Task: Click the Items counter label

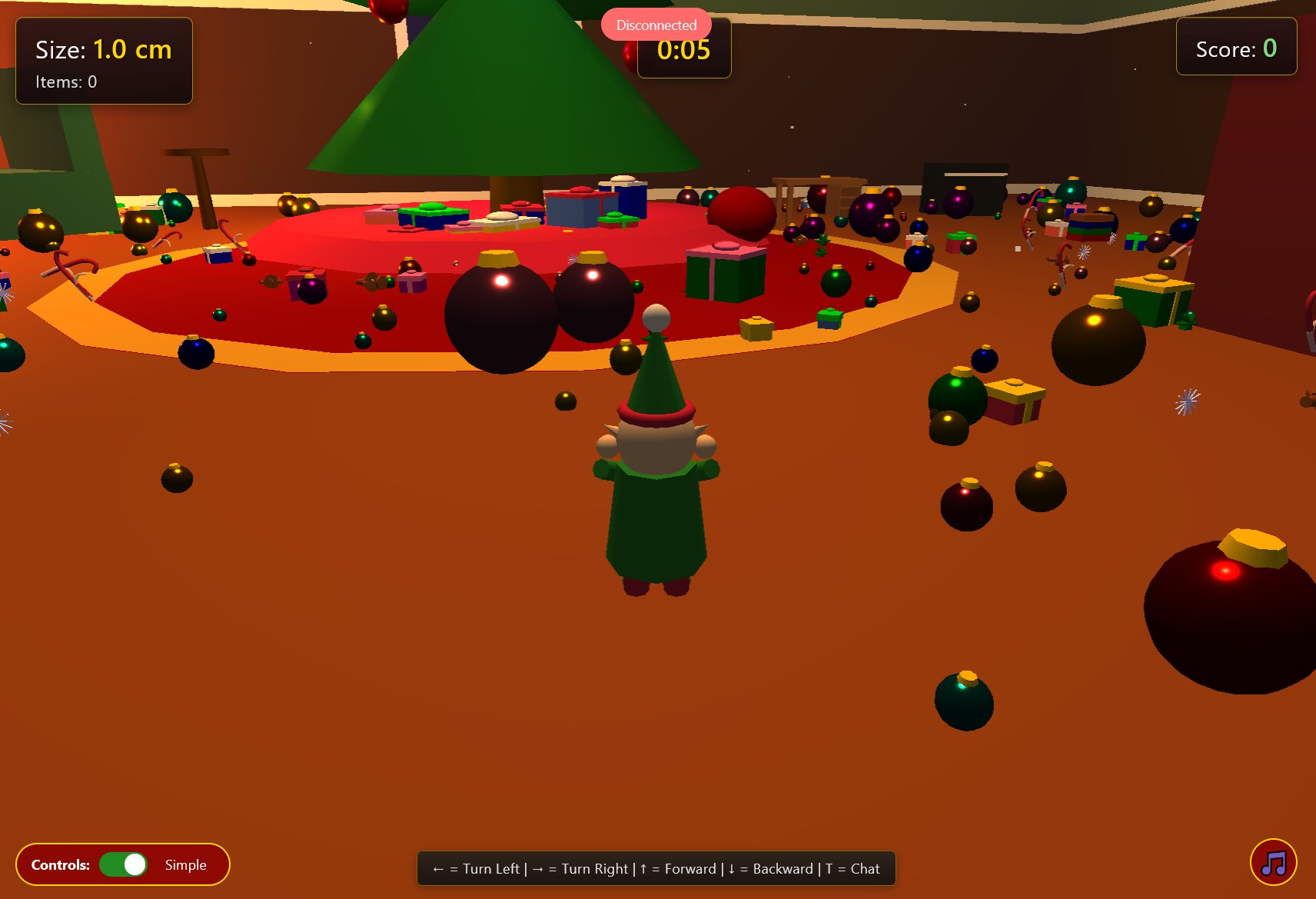Action: tap(65, 82)
